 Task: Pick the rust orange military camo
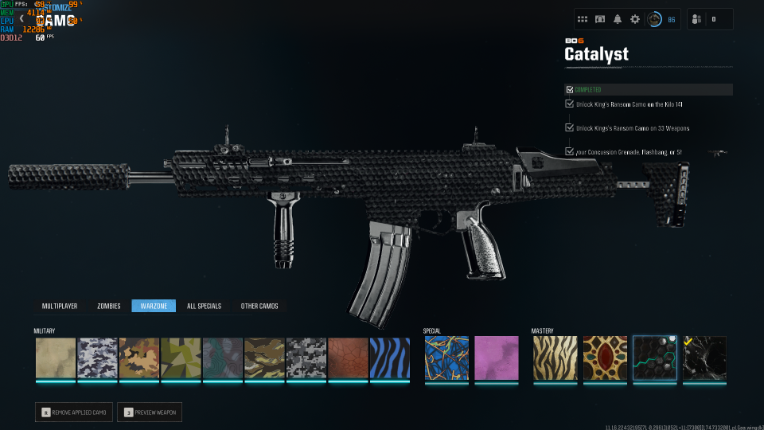pyautogui.click(x=348, y=357)
